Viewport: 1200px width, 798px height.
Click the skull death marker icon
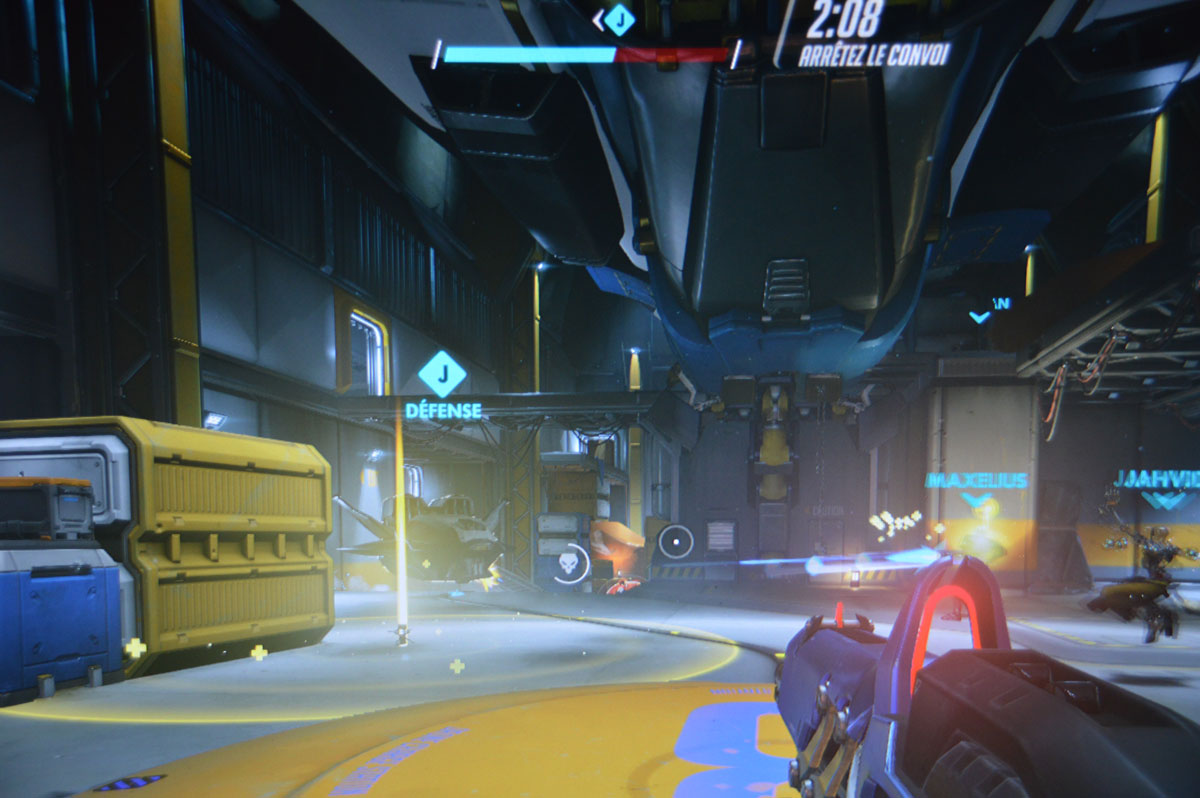(569, 564)
